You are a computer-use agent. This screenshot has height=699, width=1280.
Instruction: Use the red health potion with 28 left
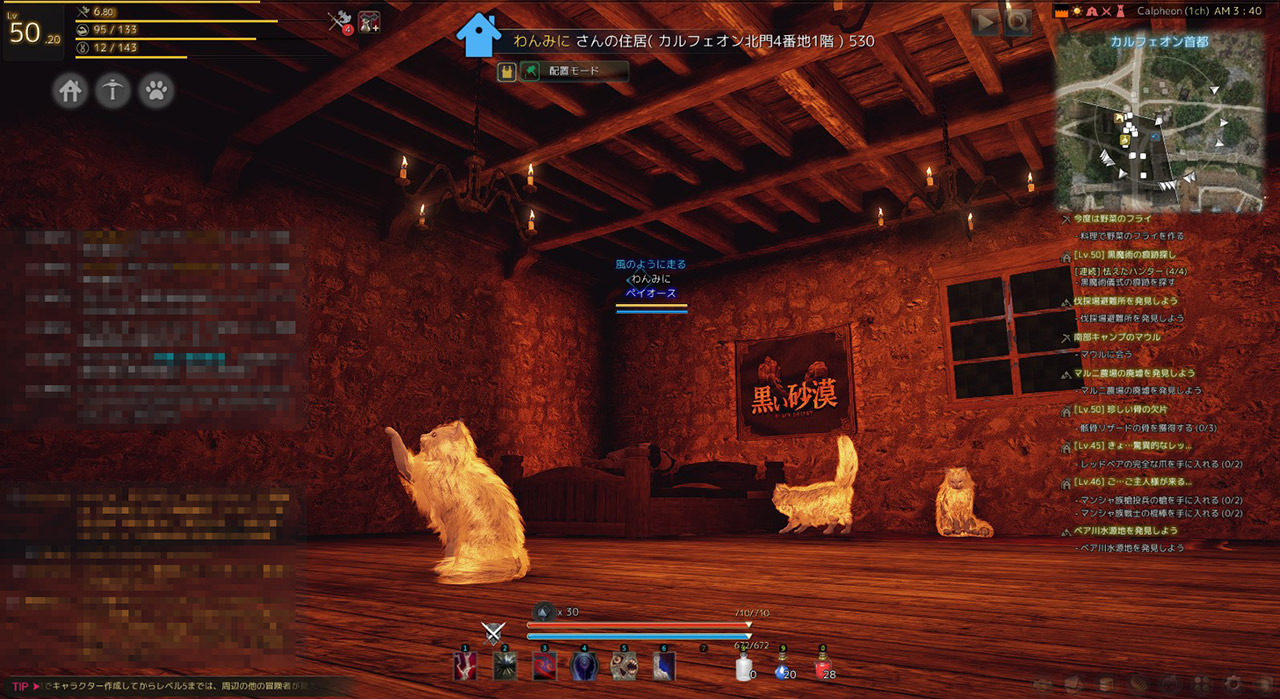tap(823, 668)
